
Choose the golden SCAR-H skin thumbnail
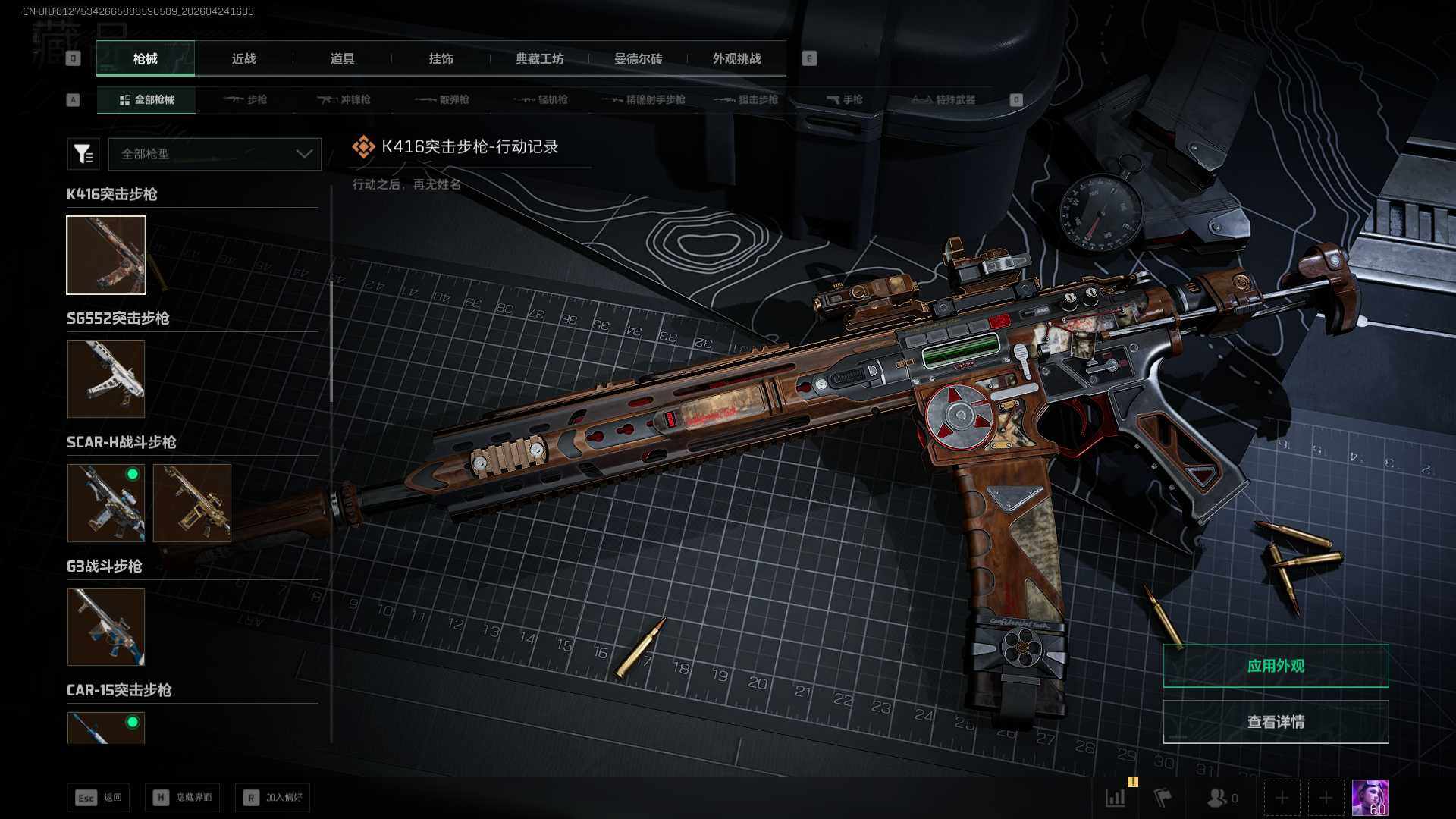point(192,503)
